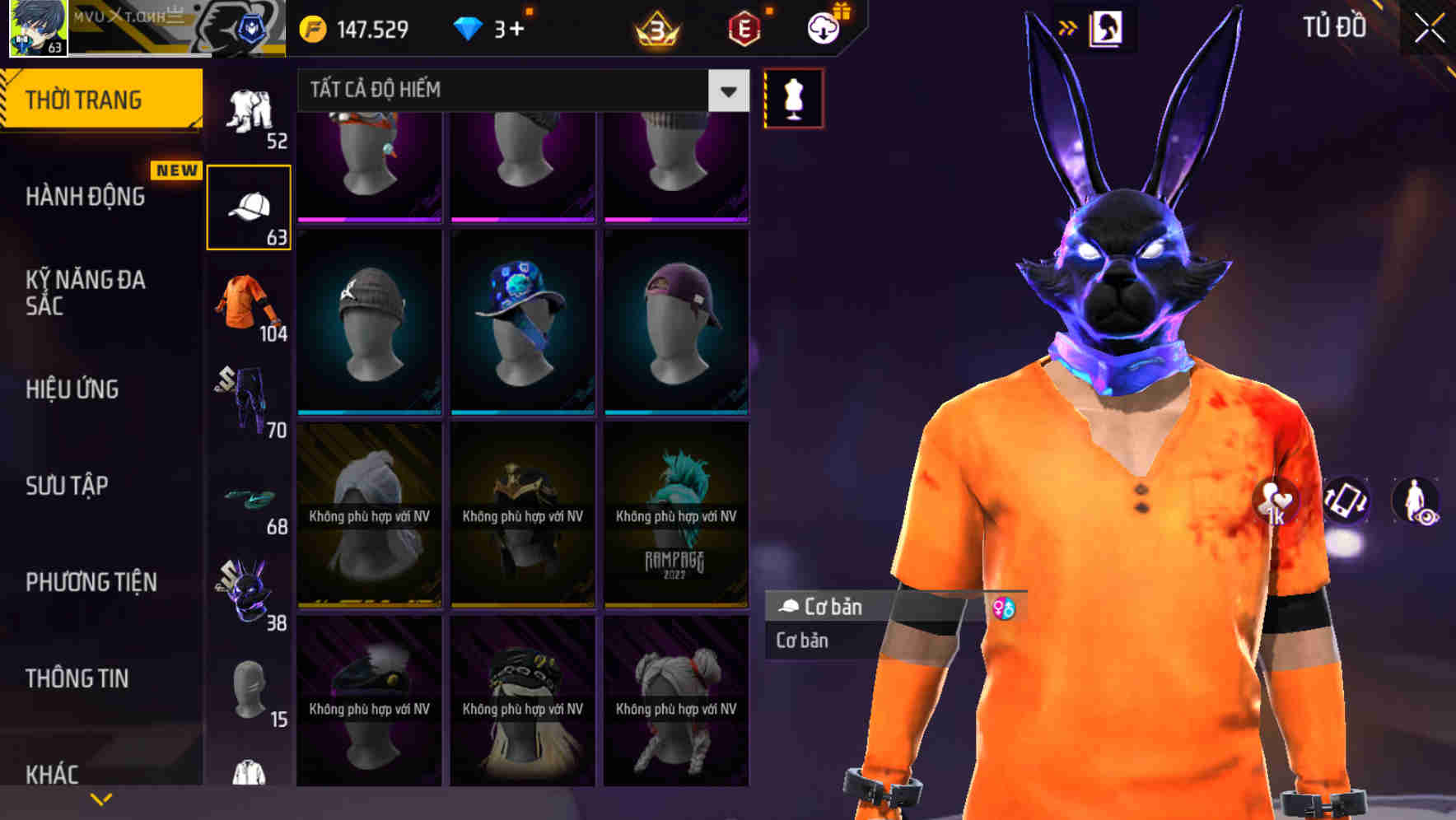This screenshot has height=820, width=1456.
Task: Switch to the 'HÀNH ĐỘNG' tab
Action: 86,197
